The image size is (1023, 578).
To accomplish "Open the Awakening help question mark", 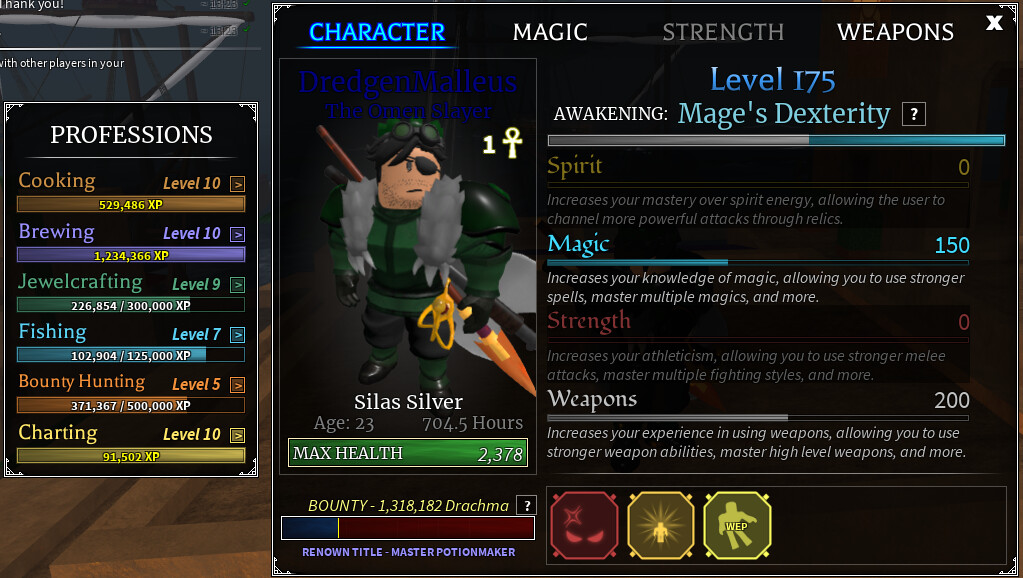I will tap(913, 114).
